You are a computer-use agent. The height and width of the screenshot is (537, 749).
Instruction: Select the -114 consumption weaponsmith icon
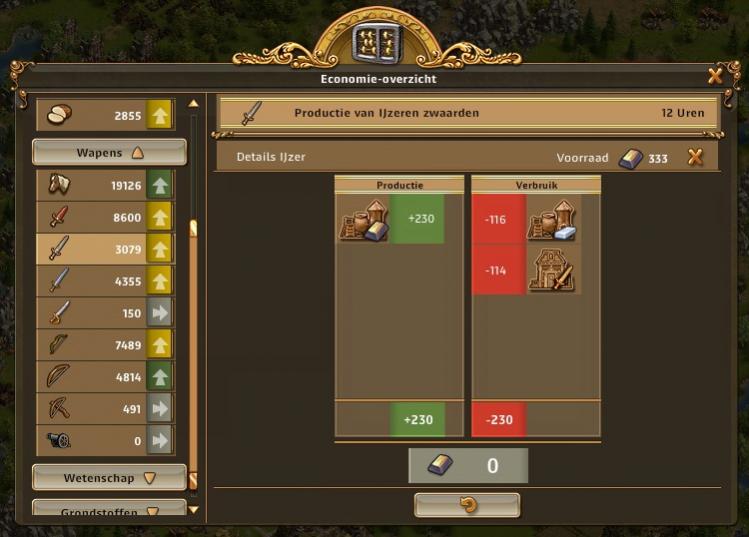point(550,270)
